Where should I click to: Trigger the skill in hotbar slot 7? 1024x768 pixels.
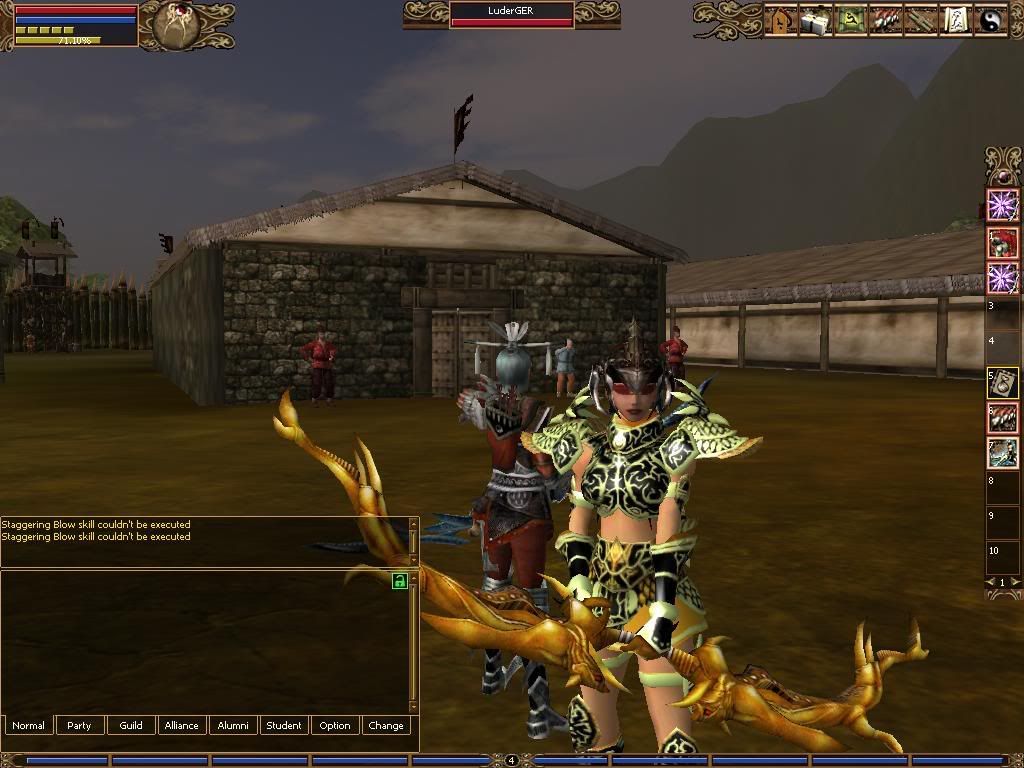click(x=1002, y=453)
